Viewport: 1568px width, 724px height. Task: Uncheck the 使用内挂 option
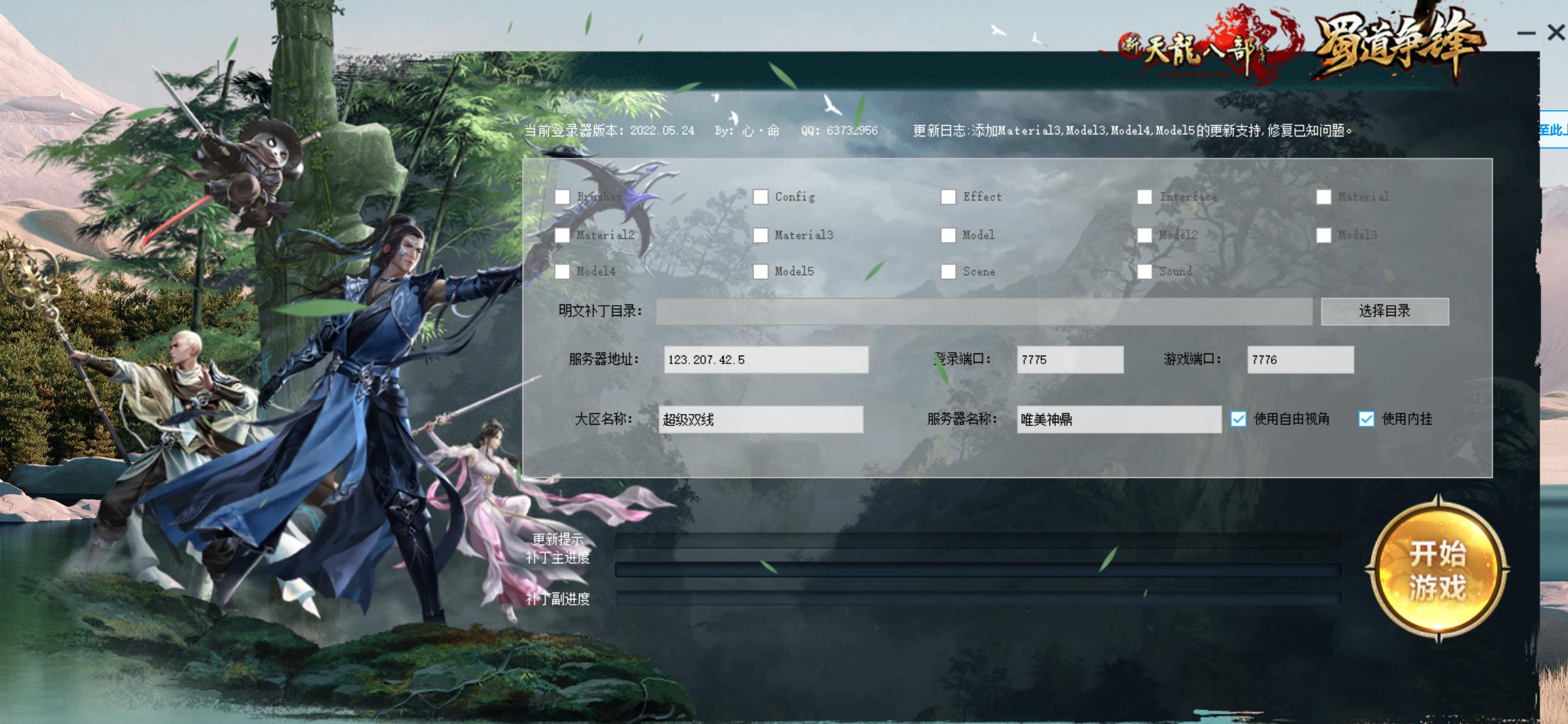click(x=1366, y=420)
